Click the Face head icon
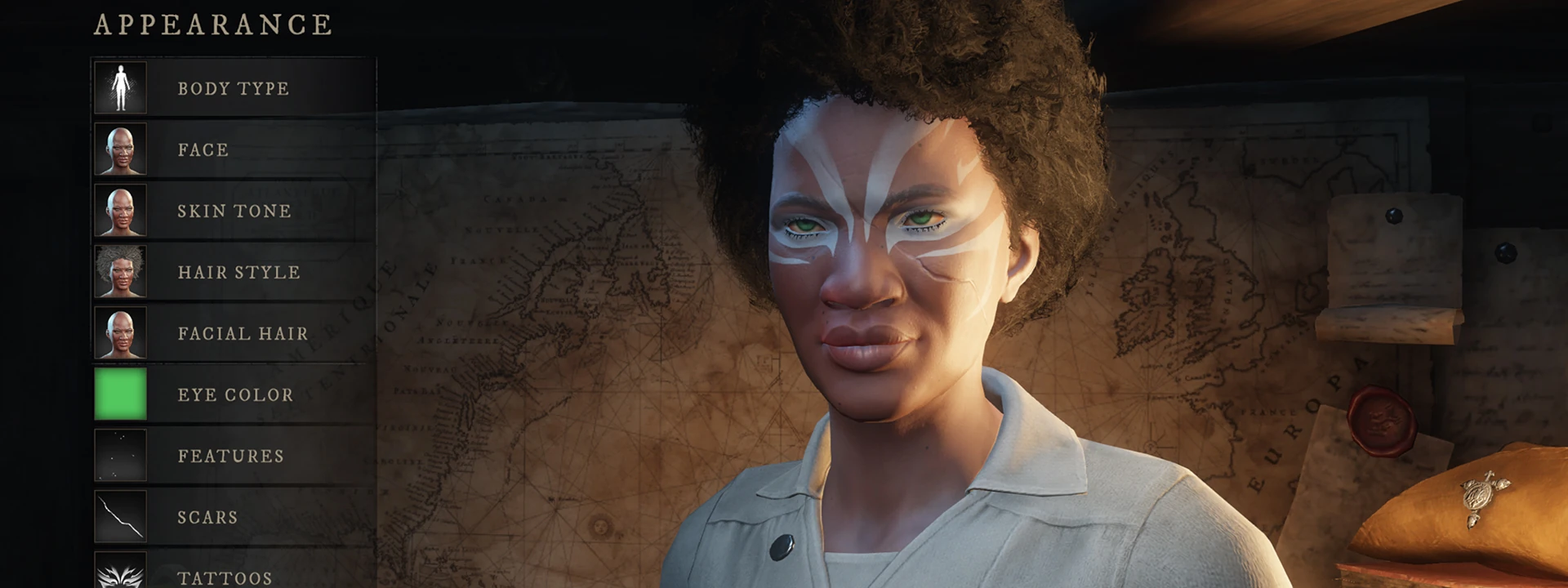The image size is (1568, 588). tap(121, 149)
